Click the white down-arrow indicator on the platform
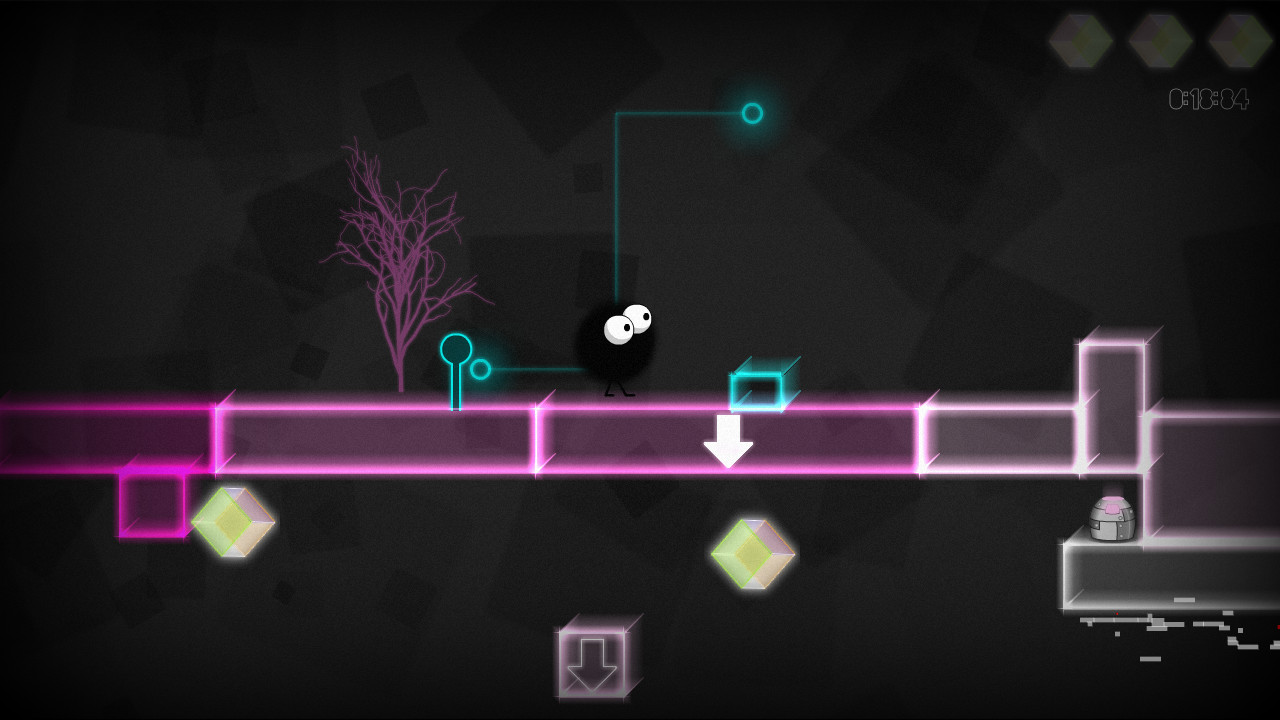The image size is (1280, 720). (729, 440)
